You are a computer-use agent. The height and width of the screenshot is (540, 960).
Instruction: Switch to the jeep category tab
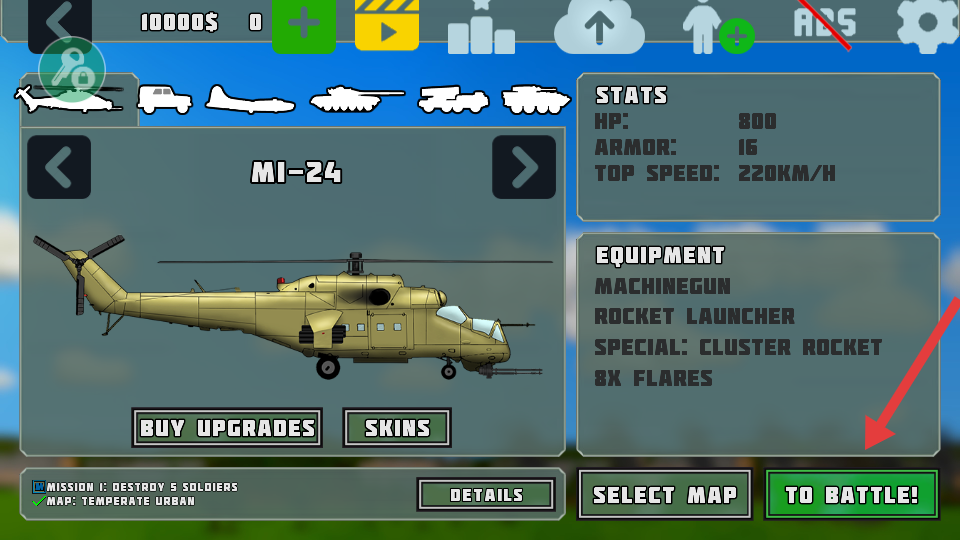164,99
